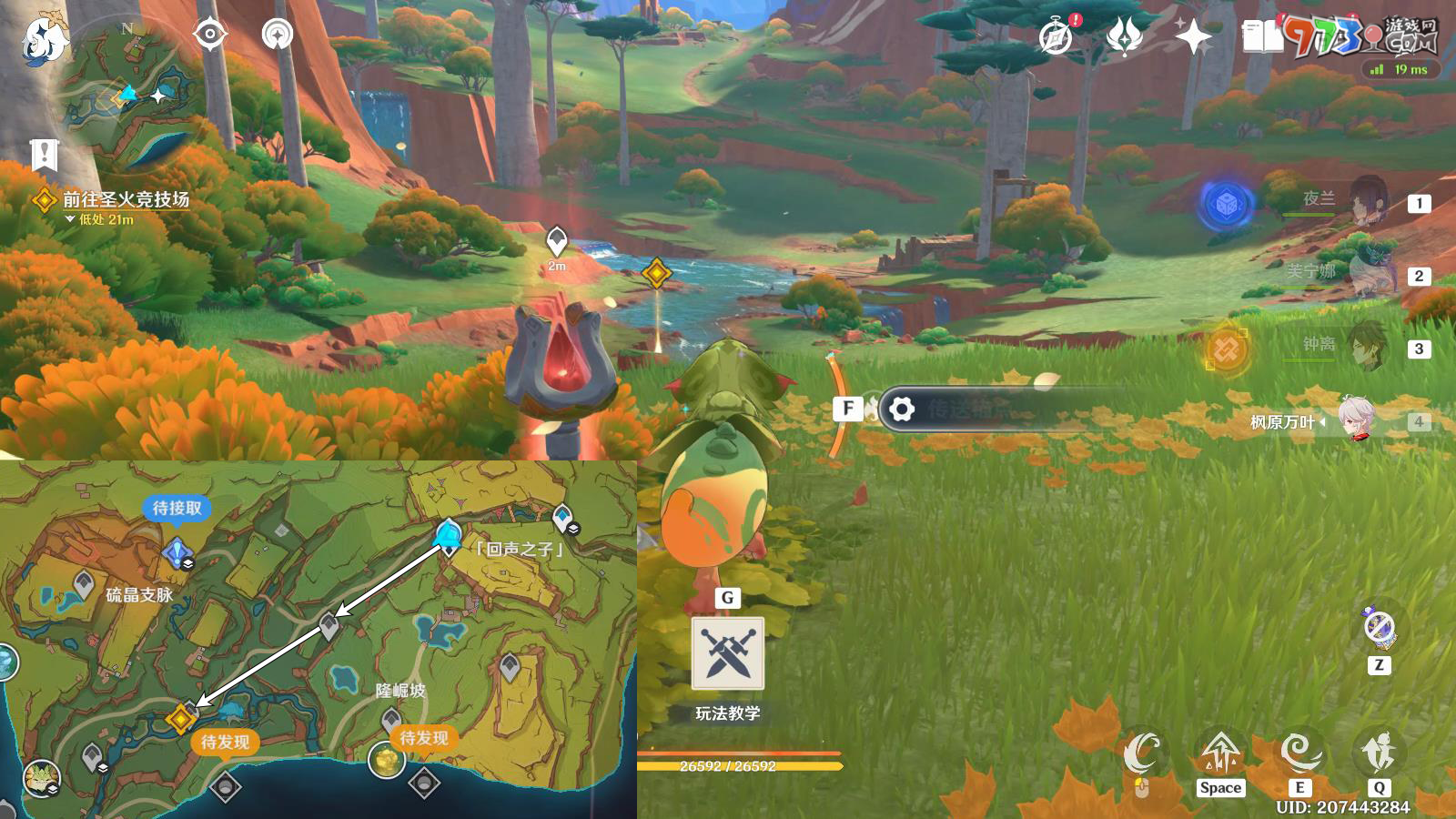
Task: Tap the jump arrow icon
Action: [1219, 752]
